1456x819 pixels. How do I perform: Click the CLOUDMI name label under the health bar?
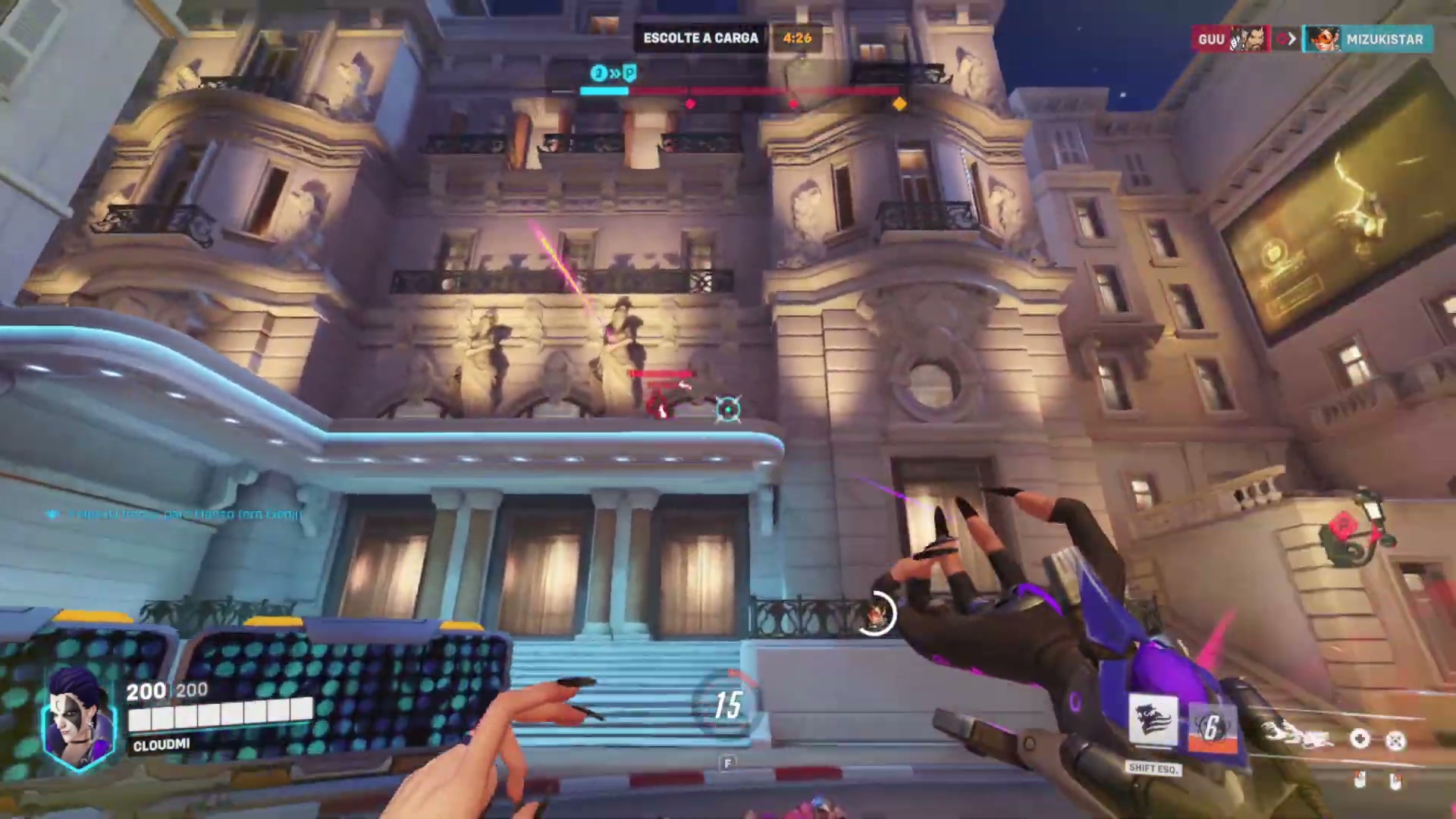coord(162,745)
